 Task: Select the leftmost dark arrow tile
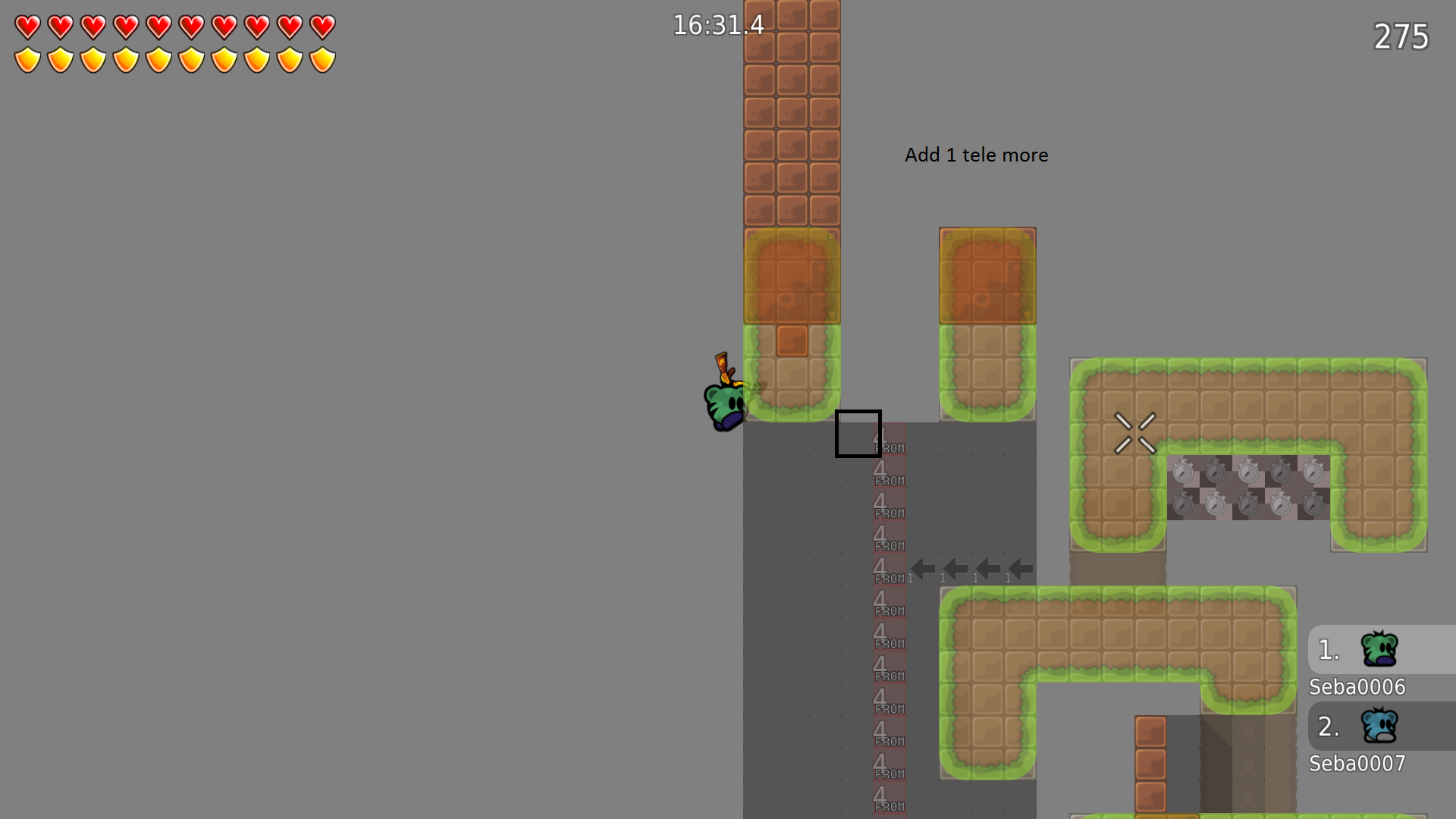point(921,568)
